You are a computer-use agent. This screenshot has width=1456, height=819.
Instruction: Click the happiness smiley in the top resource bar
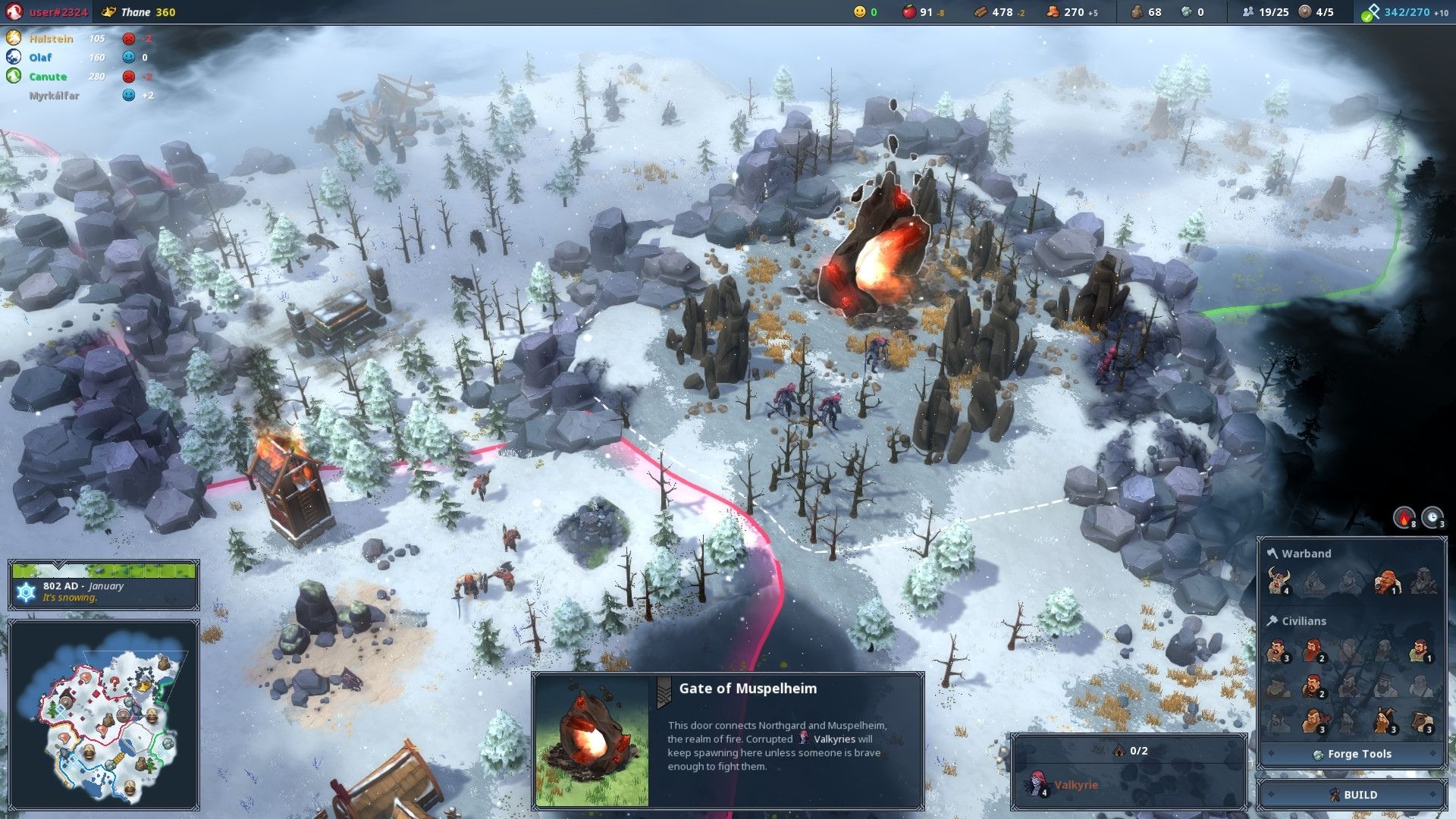pos(859,12)
